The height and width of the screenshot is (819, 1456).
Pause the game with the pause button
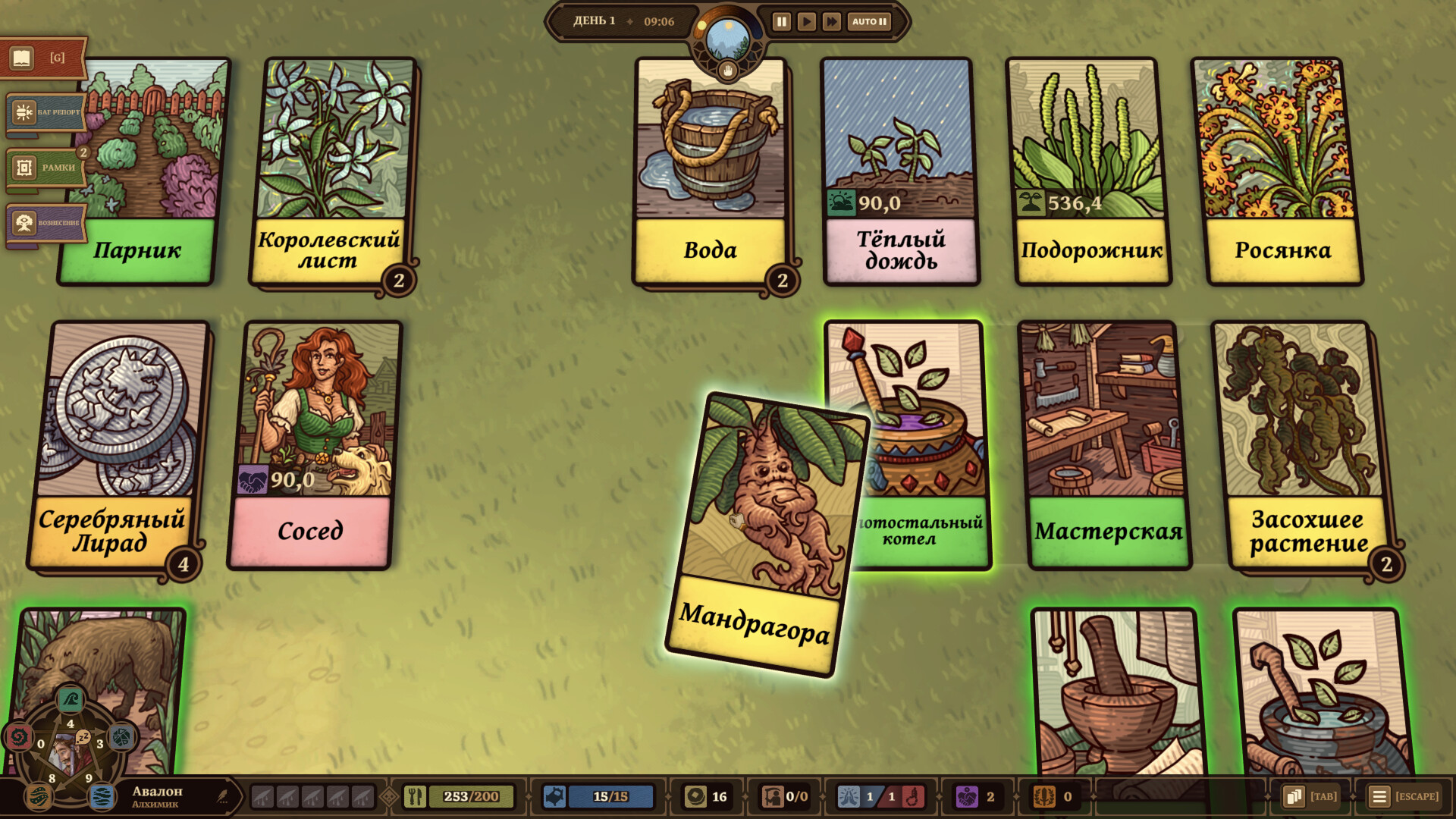(x=780, y=22)
